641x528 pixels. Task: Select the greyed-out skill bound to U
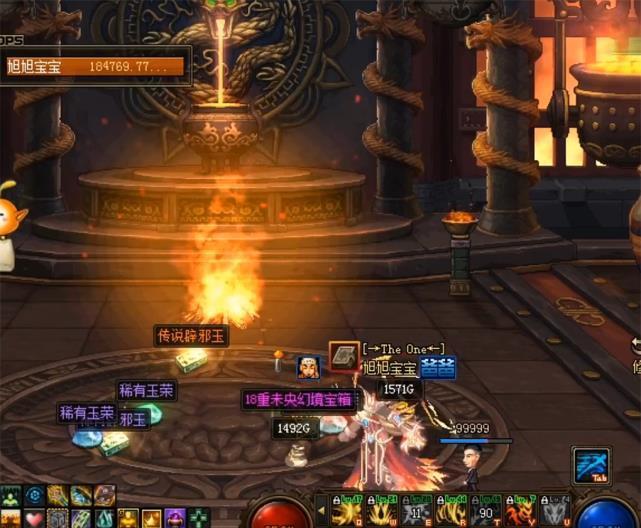(554, 511)
